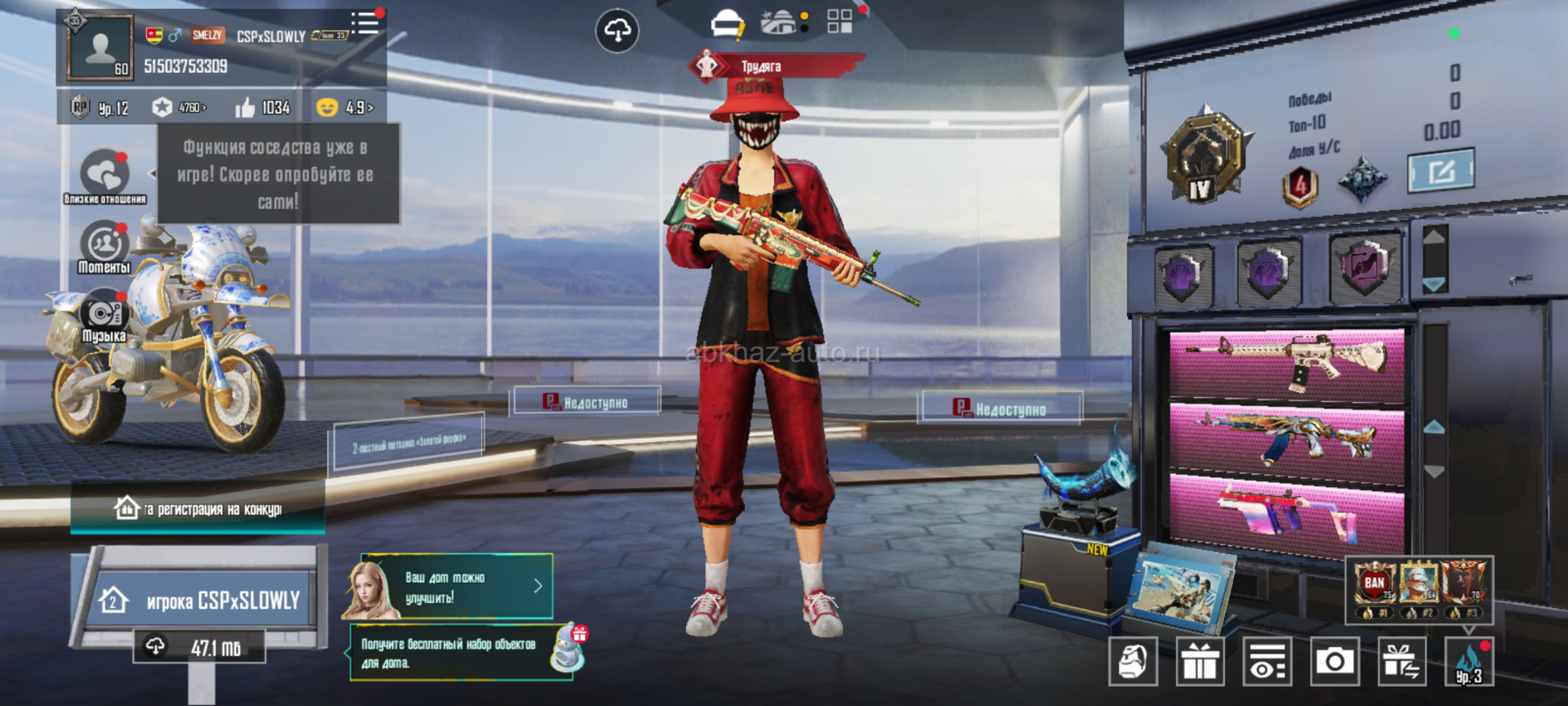Screen dimensions: 1568x706
Task: Select the helmet profile tab icon
Action: (x=727, y=25)
